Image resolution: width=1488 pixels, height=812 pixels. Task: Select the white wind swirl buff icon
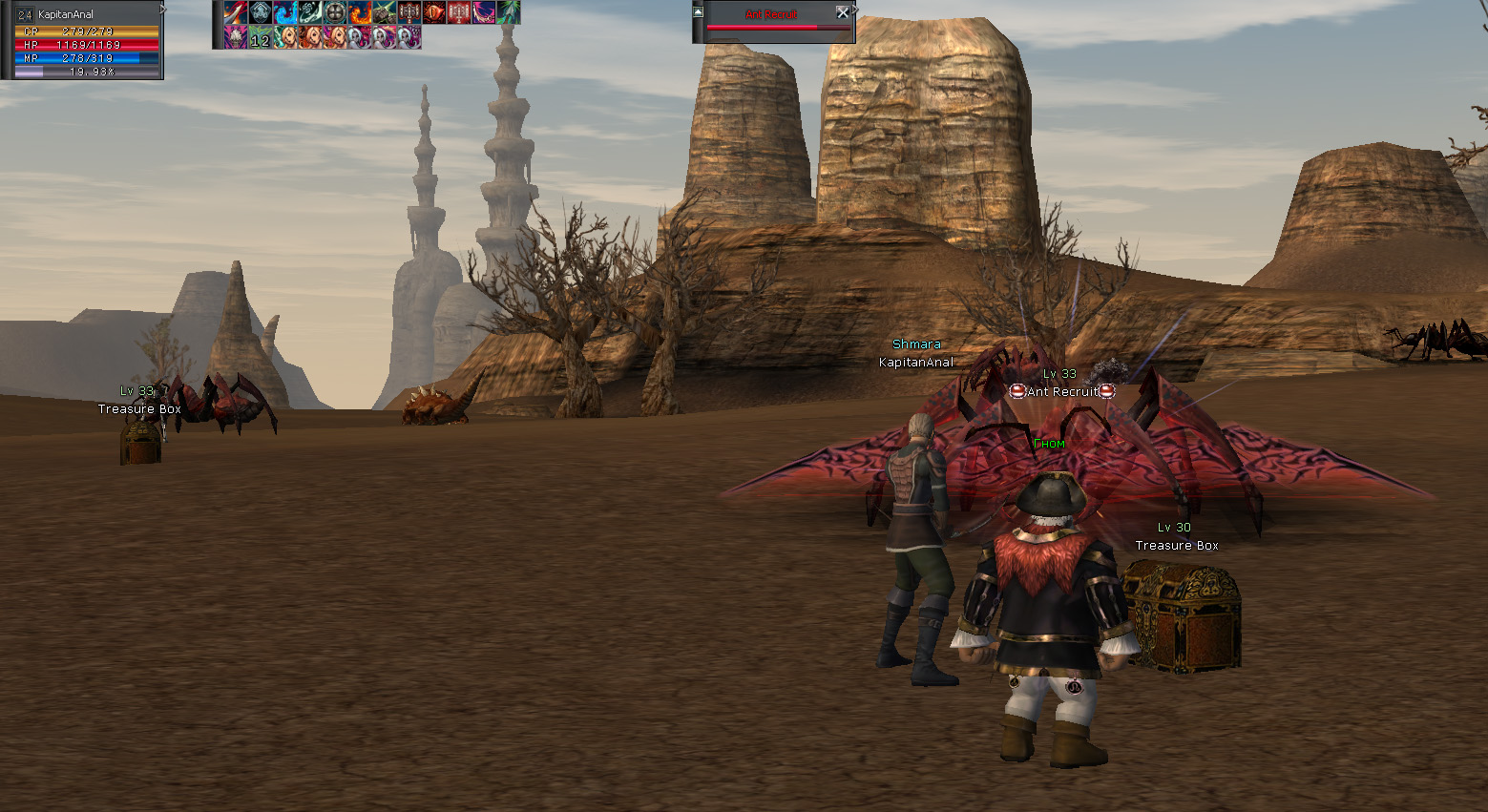[x=310, y=12]
